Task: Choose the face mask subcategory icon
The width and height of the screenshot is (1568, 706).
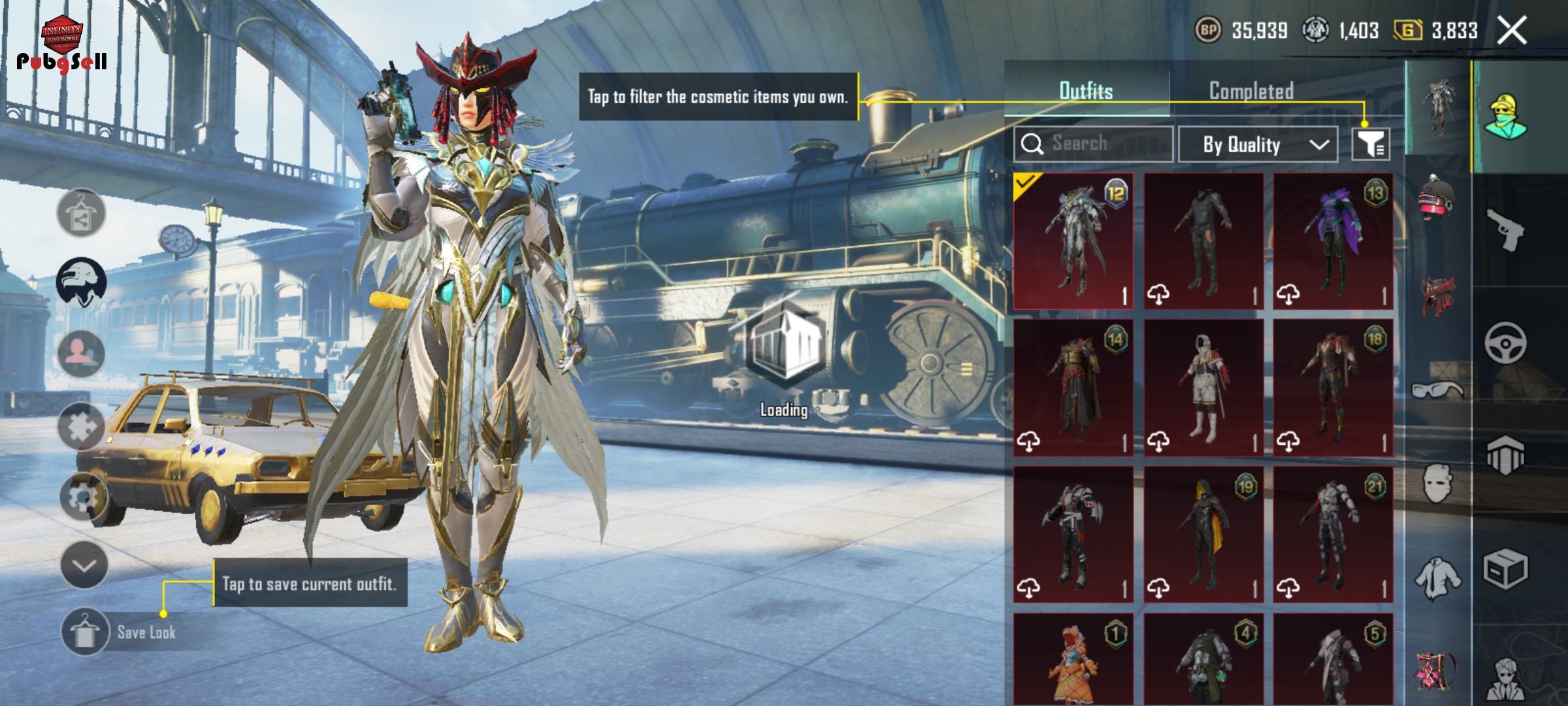Action: [x=1437, y=484]
